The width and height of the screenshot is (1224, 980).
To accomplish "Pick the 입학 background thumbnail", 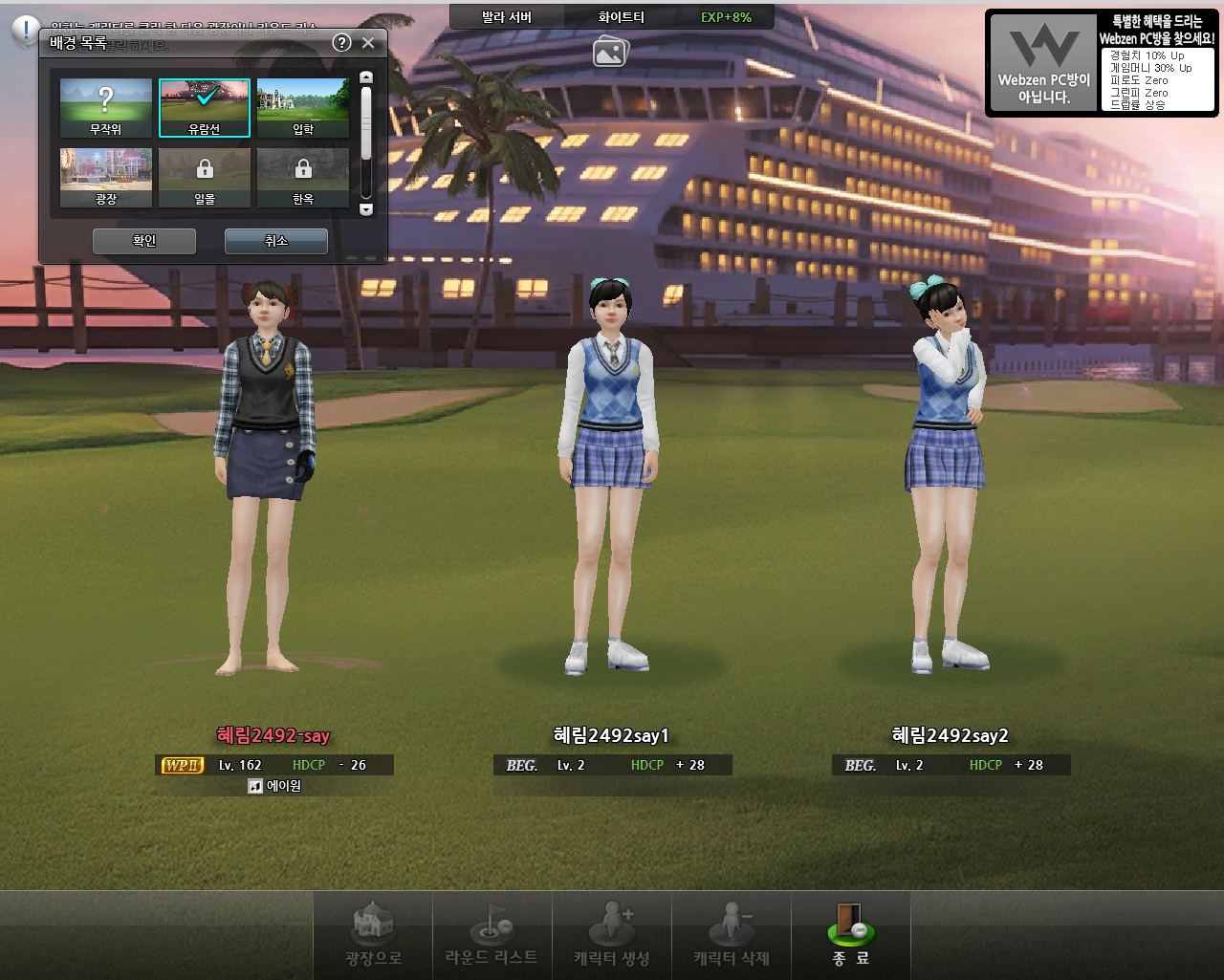I will [x=303, y=108].
